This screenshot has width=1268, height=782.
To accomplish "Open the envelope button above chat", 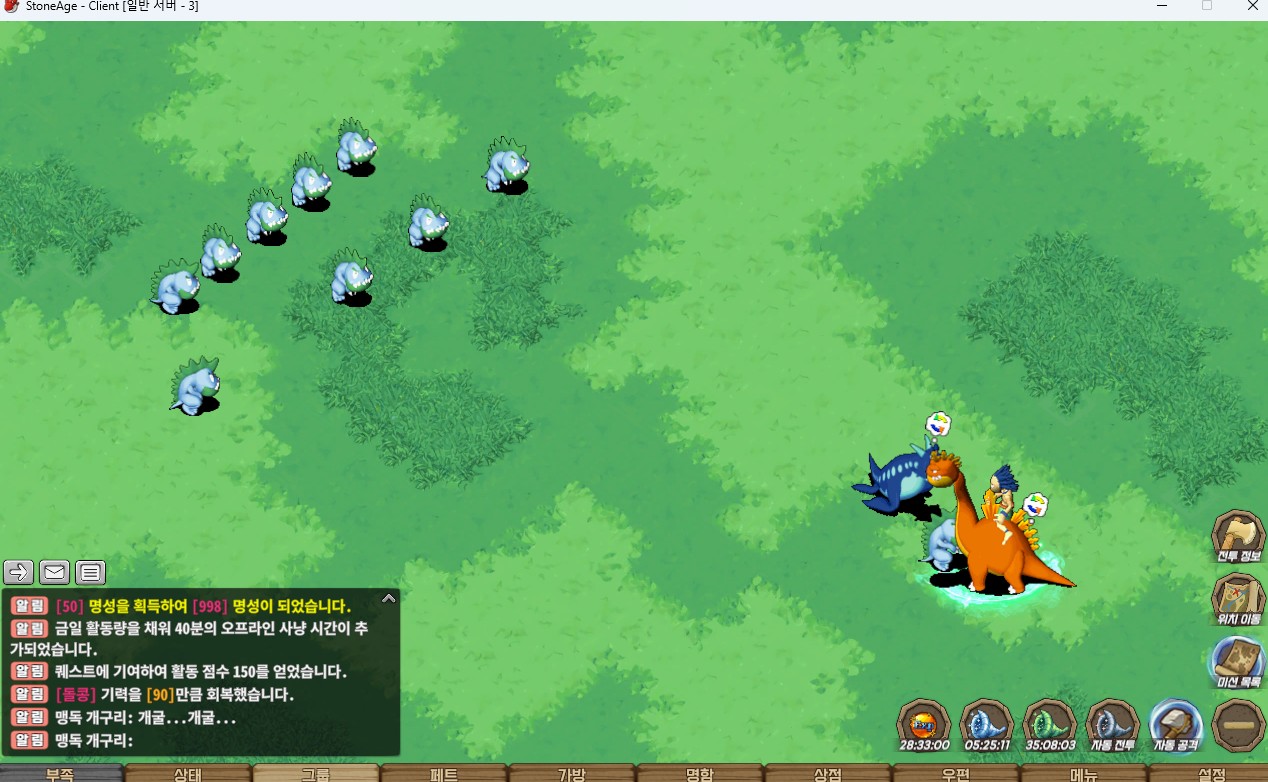I will pos(54,572).
